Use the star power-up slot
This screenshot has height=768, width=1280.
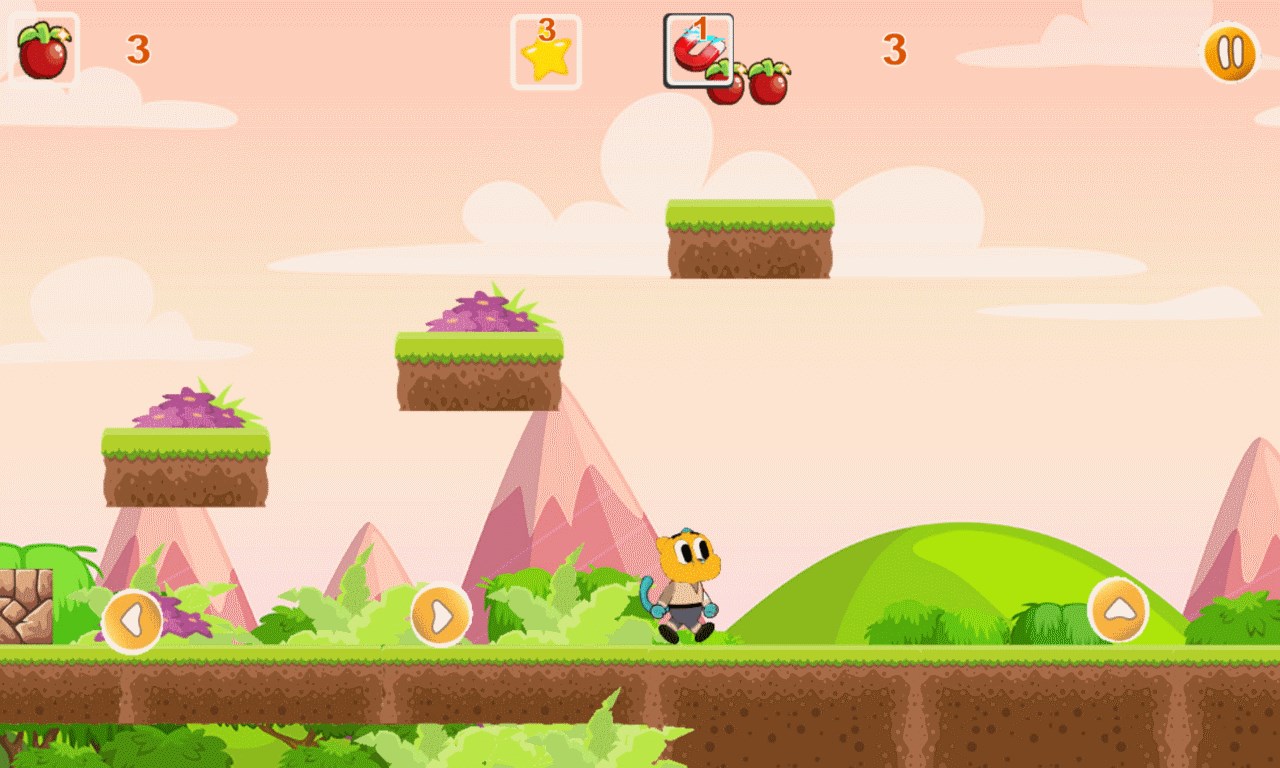point(546,53)
